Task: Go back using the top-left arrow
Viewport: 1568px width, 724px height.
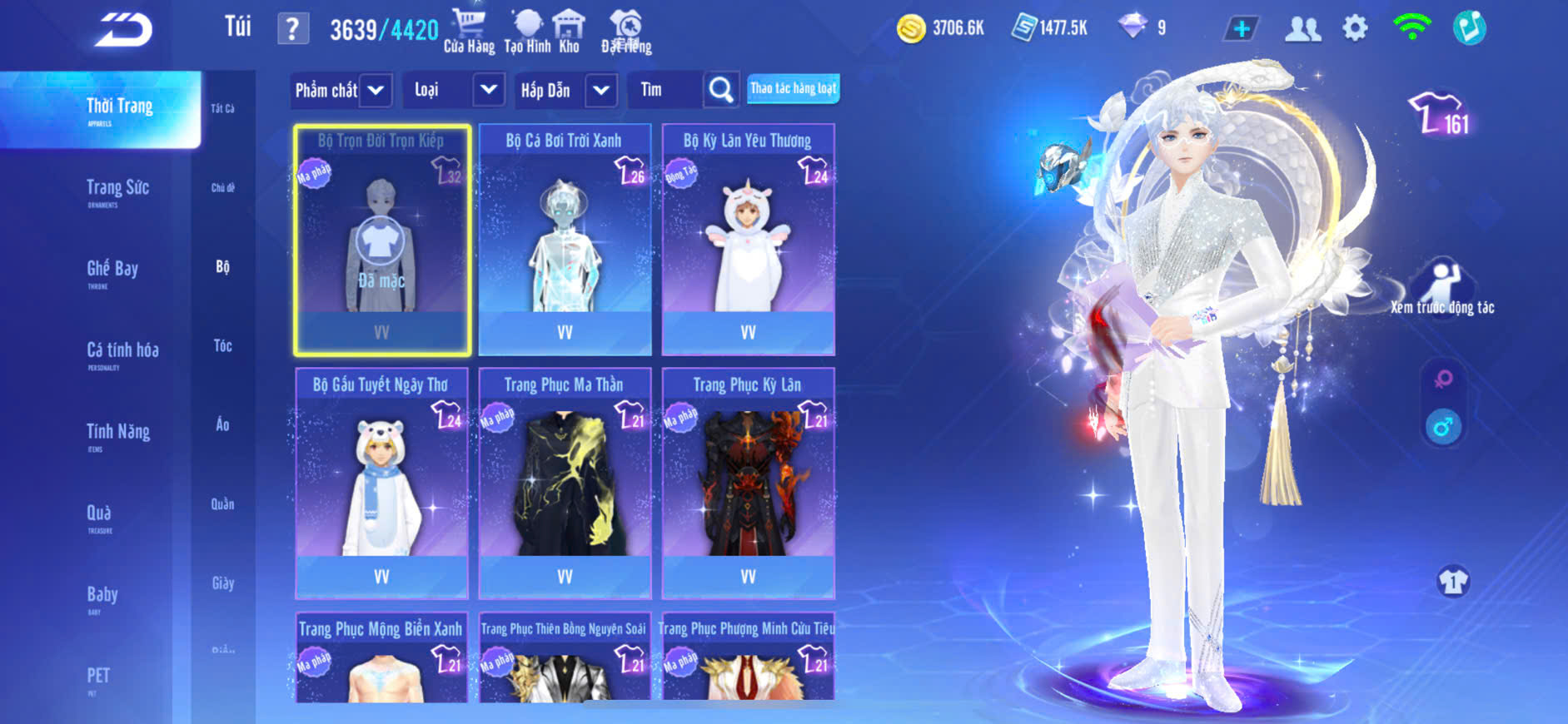Action: (123, 30)
